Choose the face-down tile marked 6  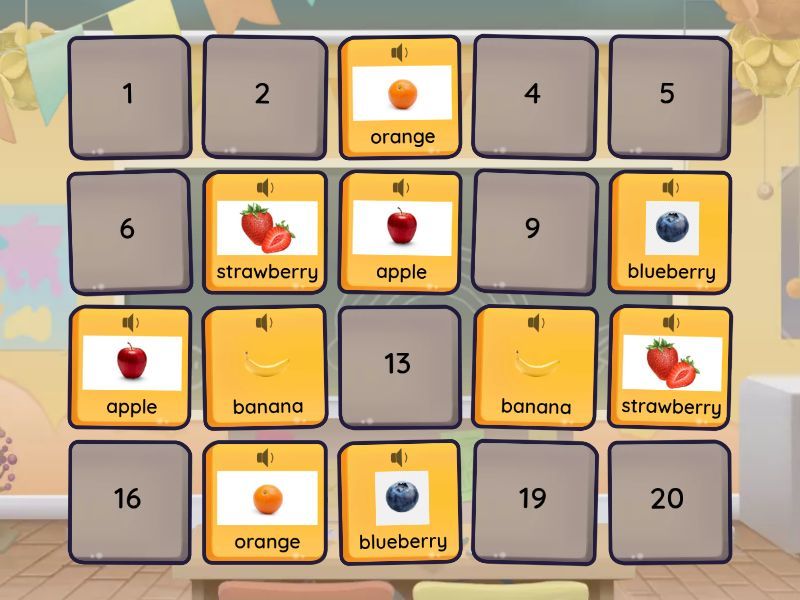[x=128, y=230]
